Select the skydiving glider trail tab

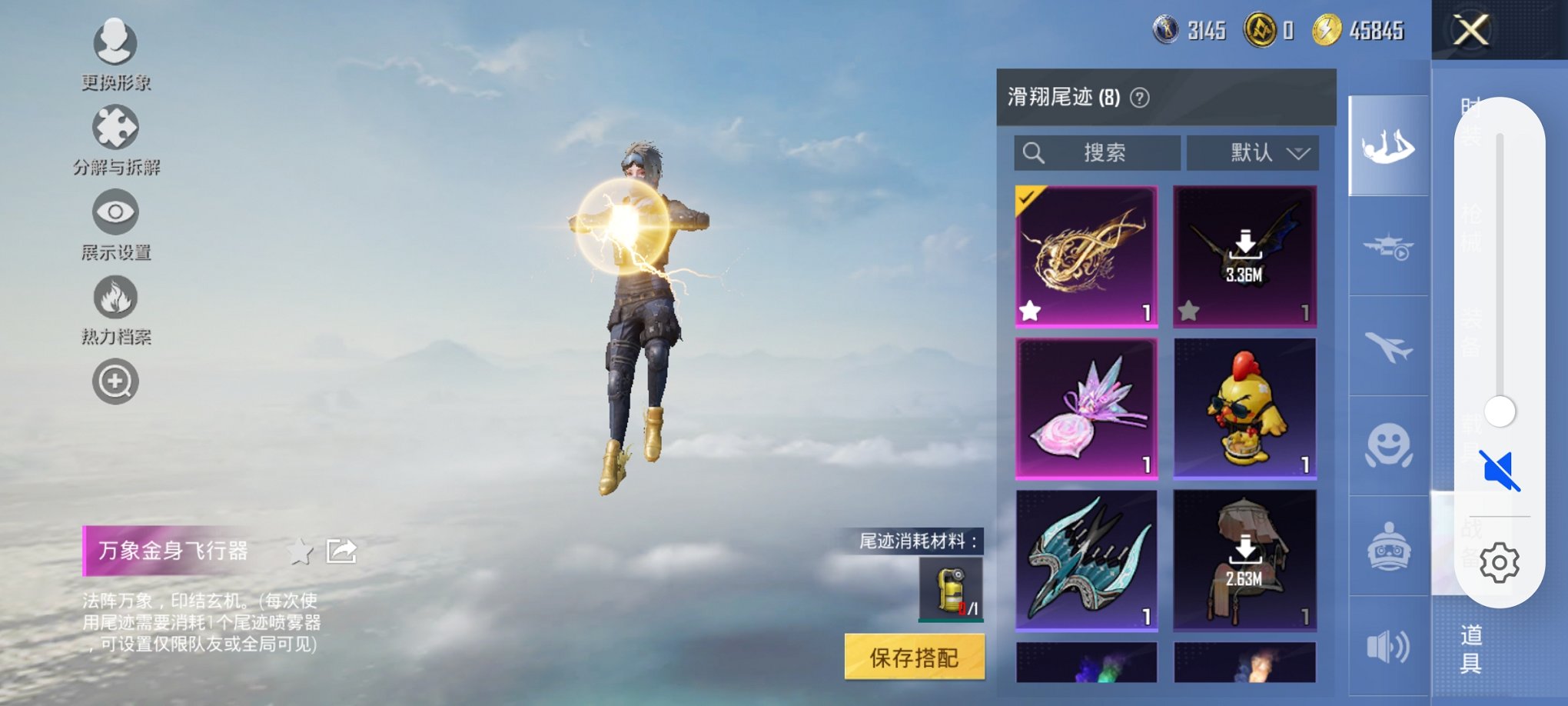(x=1388, y=146)
